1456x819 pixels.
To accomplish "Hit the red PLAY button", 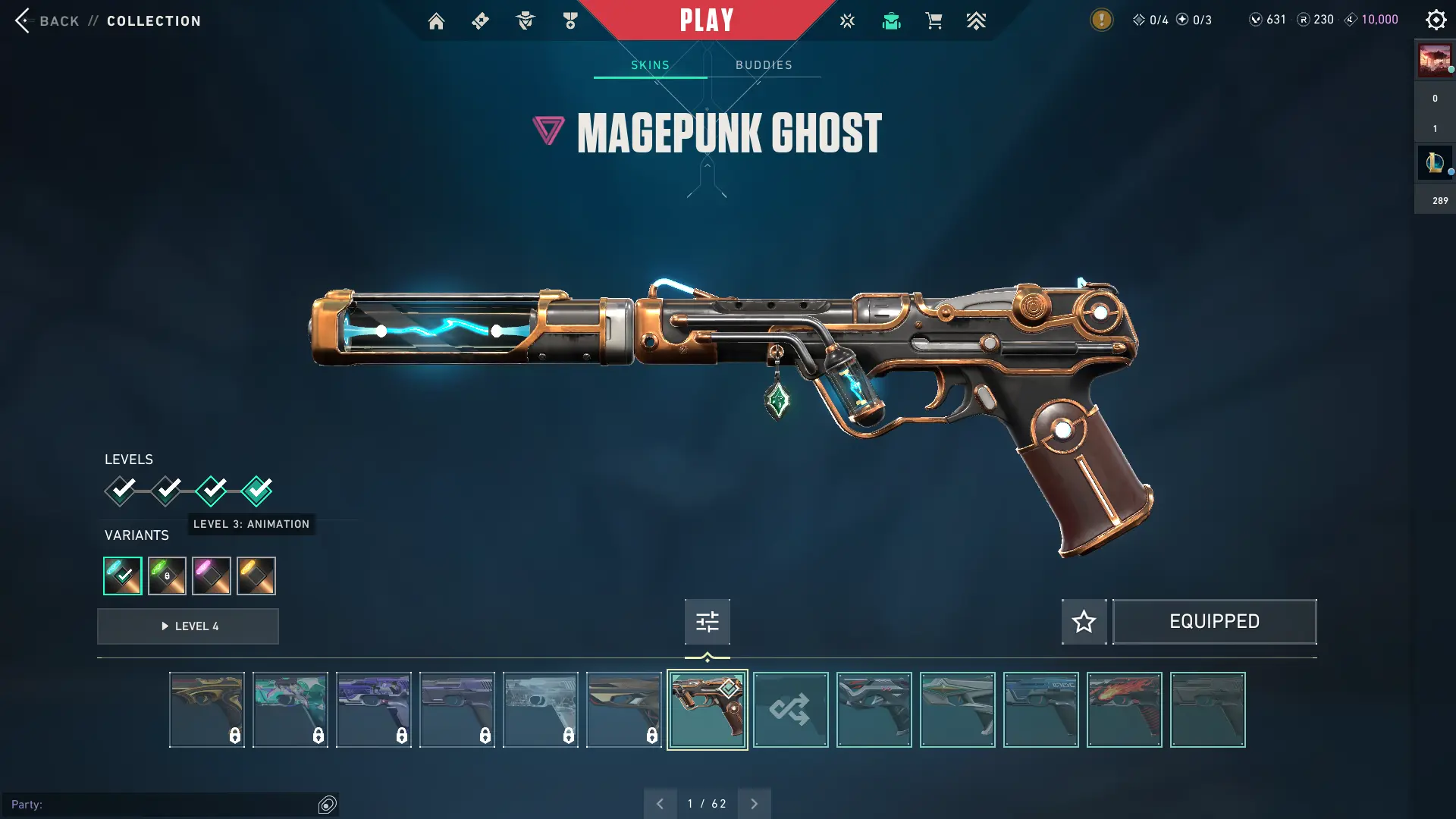I will [706, 20].
